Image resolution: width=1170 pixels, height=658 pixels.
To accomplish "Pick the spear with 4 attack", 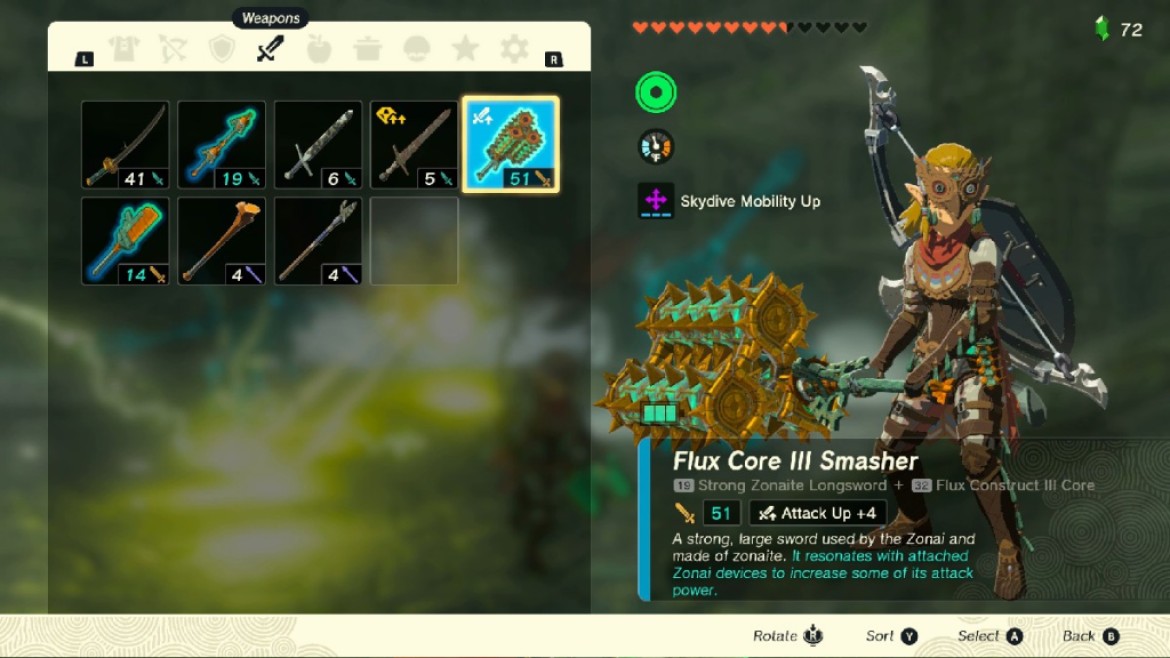I will (x=318, y=241).
